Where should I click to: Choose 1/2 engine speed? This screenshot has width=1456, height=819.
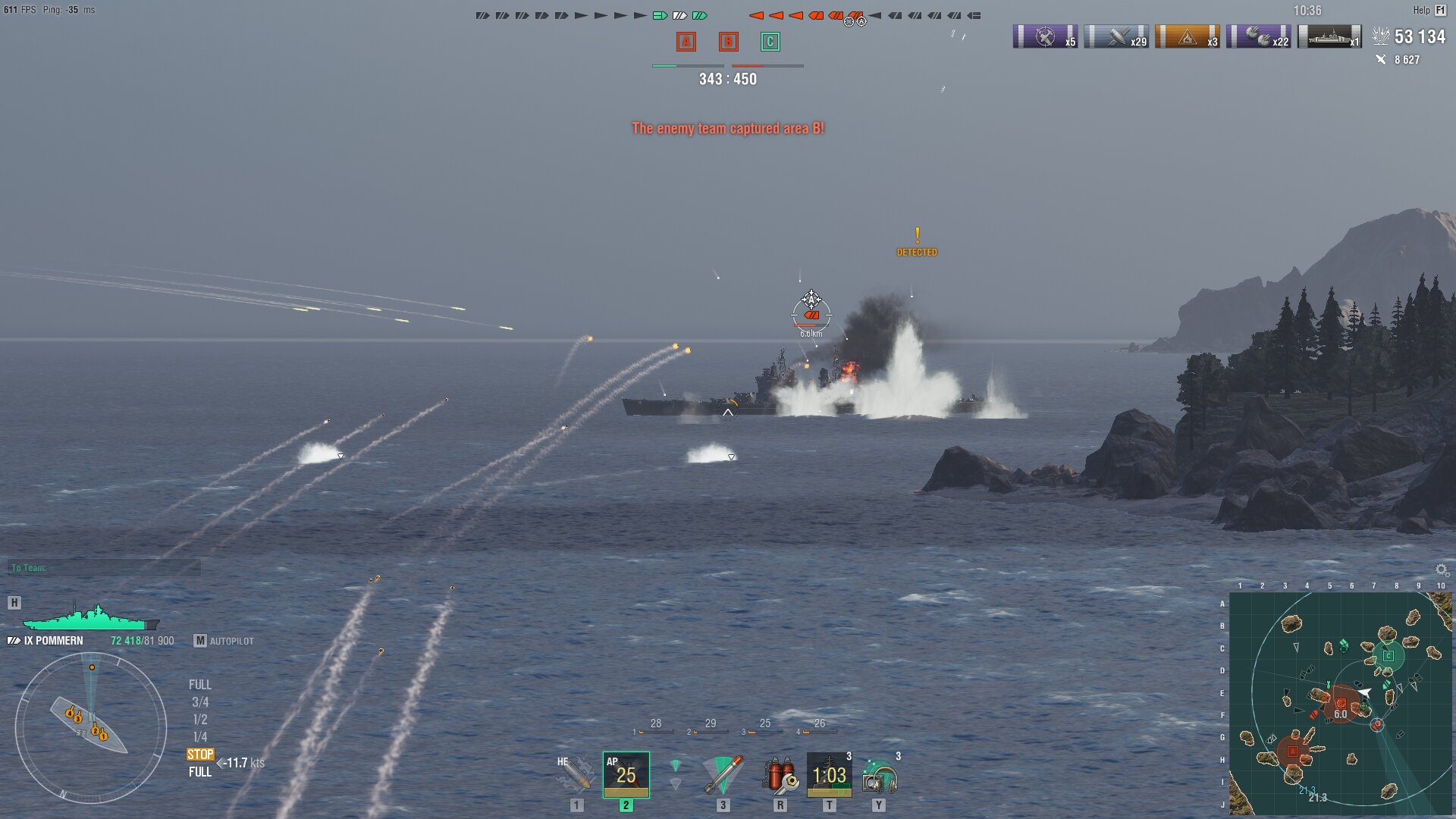[200, 719]
